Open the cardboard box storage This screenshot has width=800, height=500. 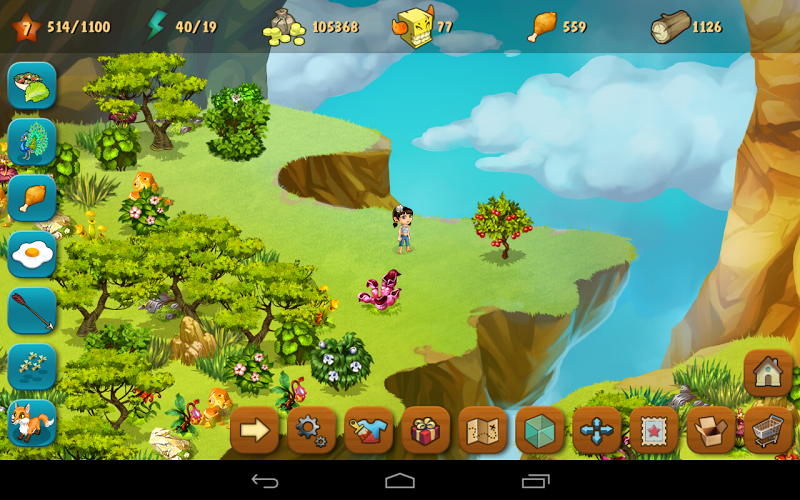pyautogui.click(x=711, y=430)
